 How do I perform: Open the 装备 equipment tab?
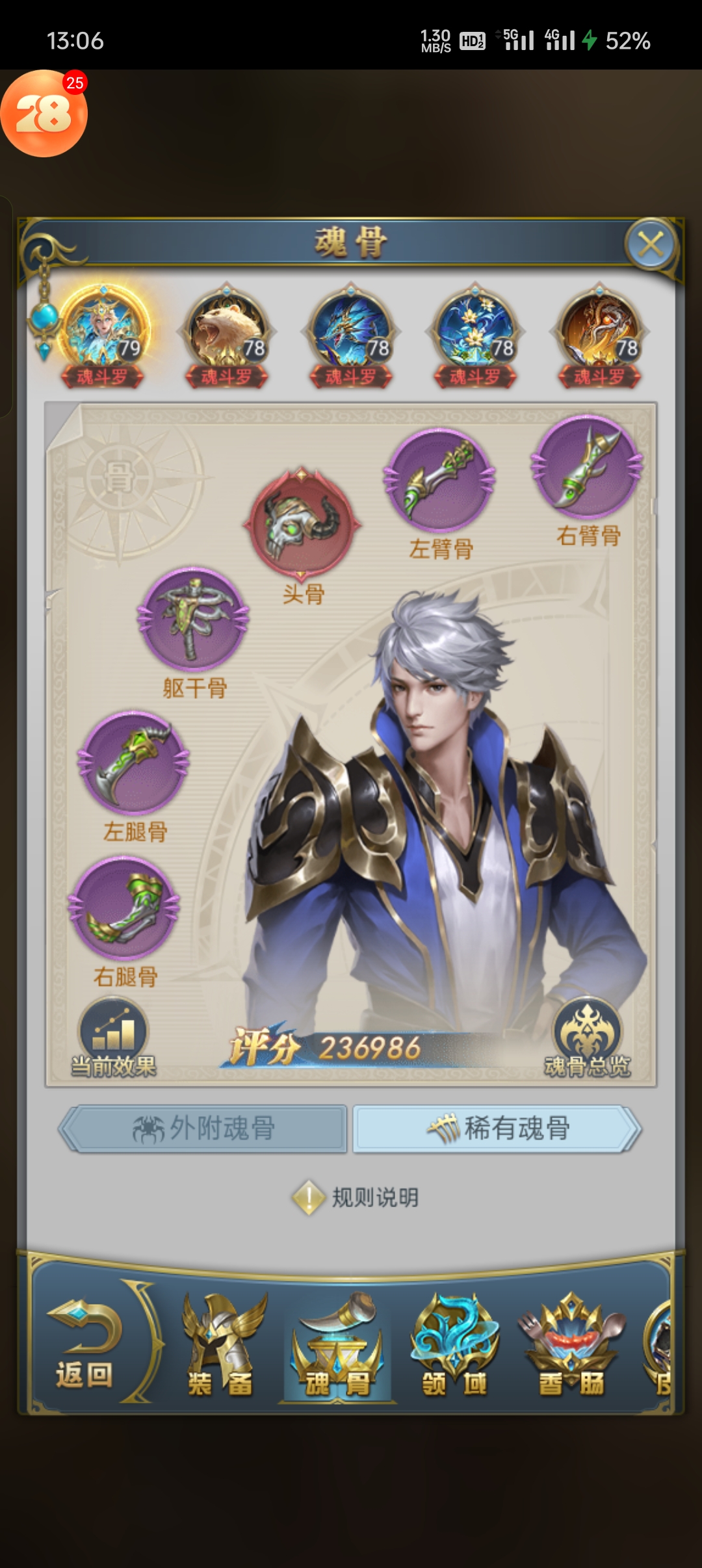221,1347
